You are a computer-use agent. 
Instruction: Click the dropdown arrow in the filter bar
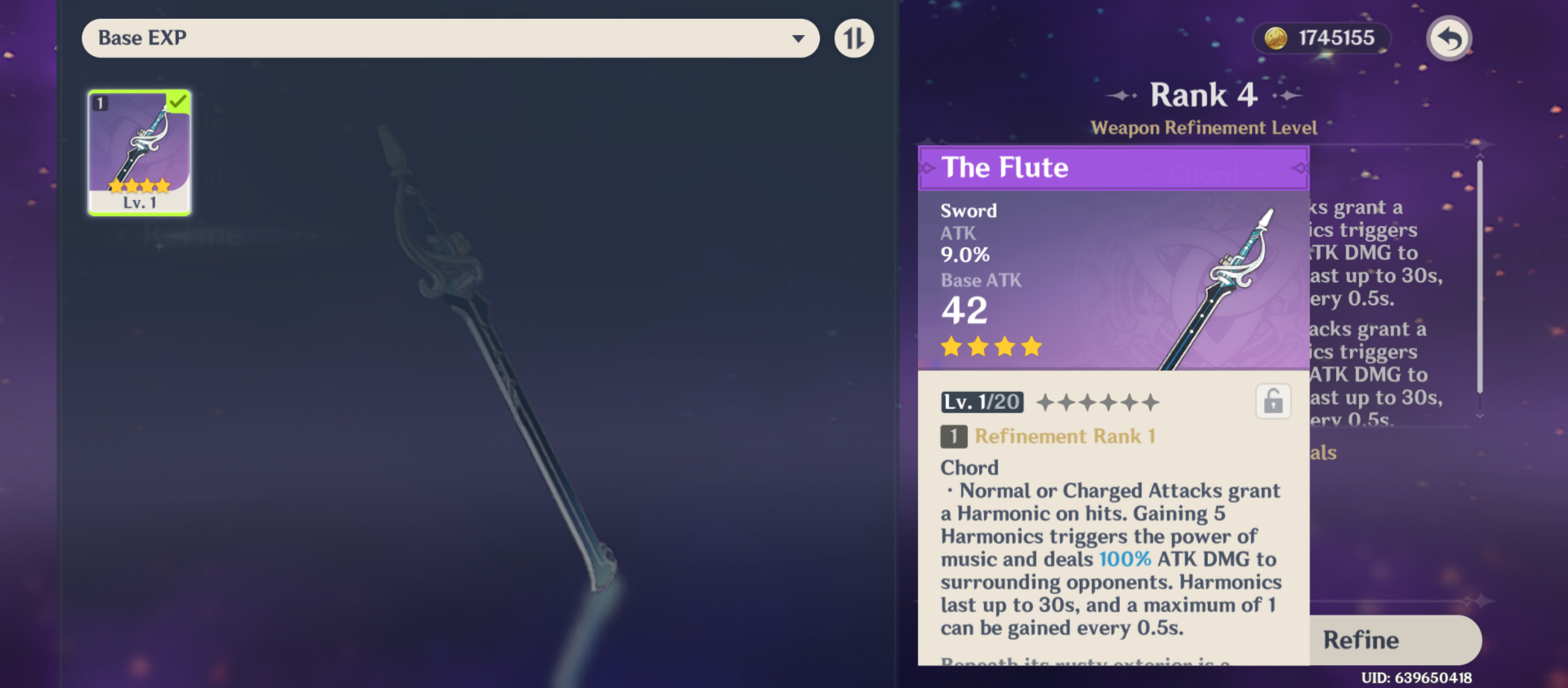799,38
